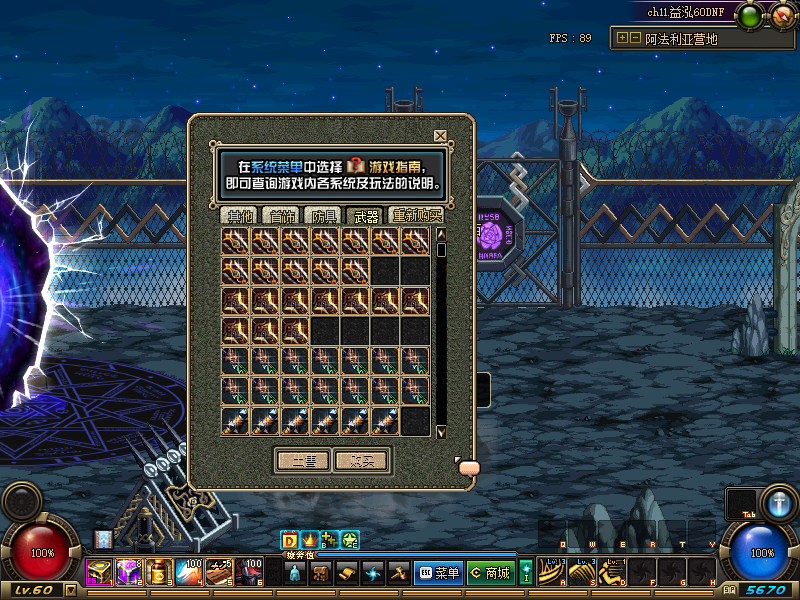The image size is (800, 600).
Task: Switch to the 其他 tab
Action: tap(239, 215)
